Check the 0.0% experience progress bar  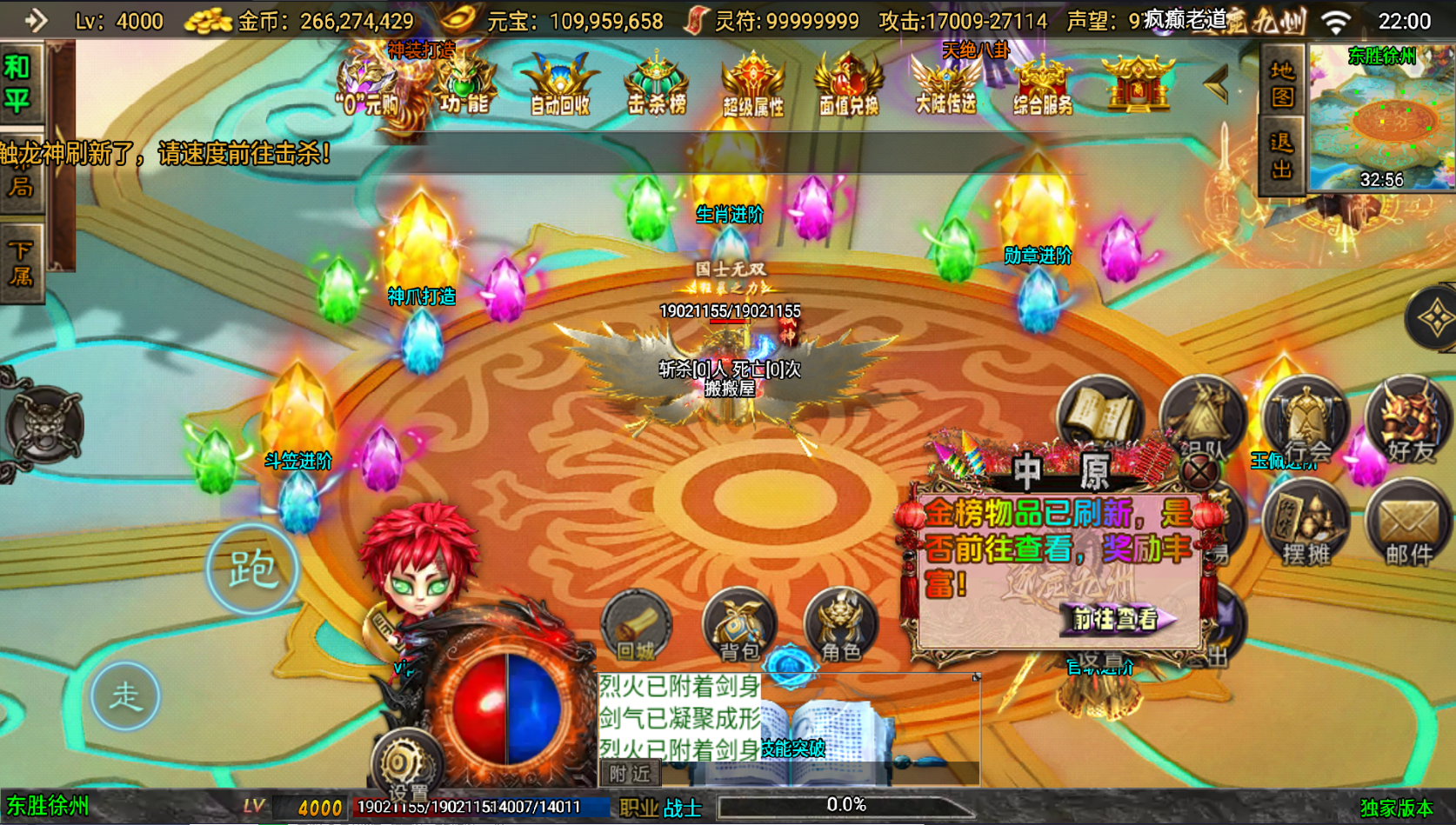point(846,804)
